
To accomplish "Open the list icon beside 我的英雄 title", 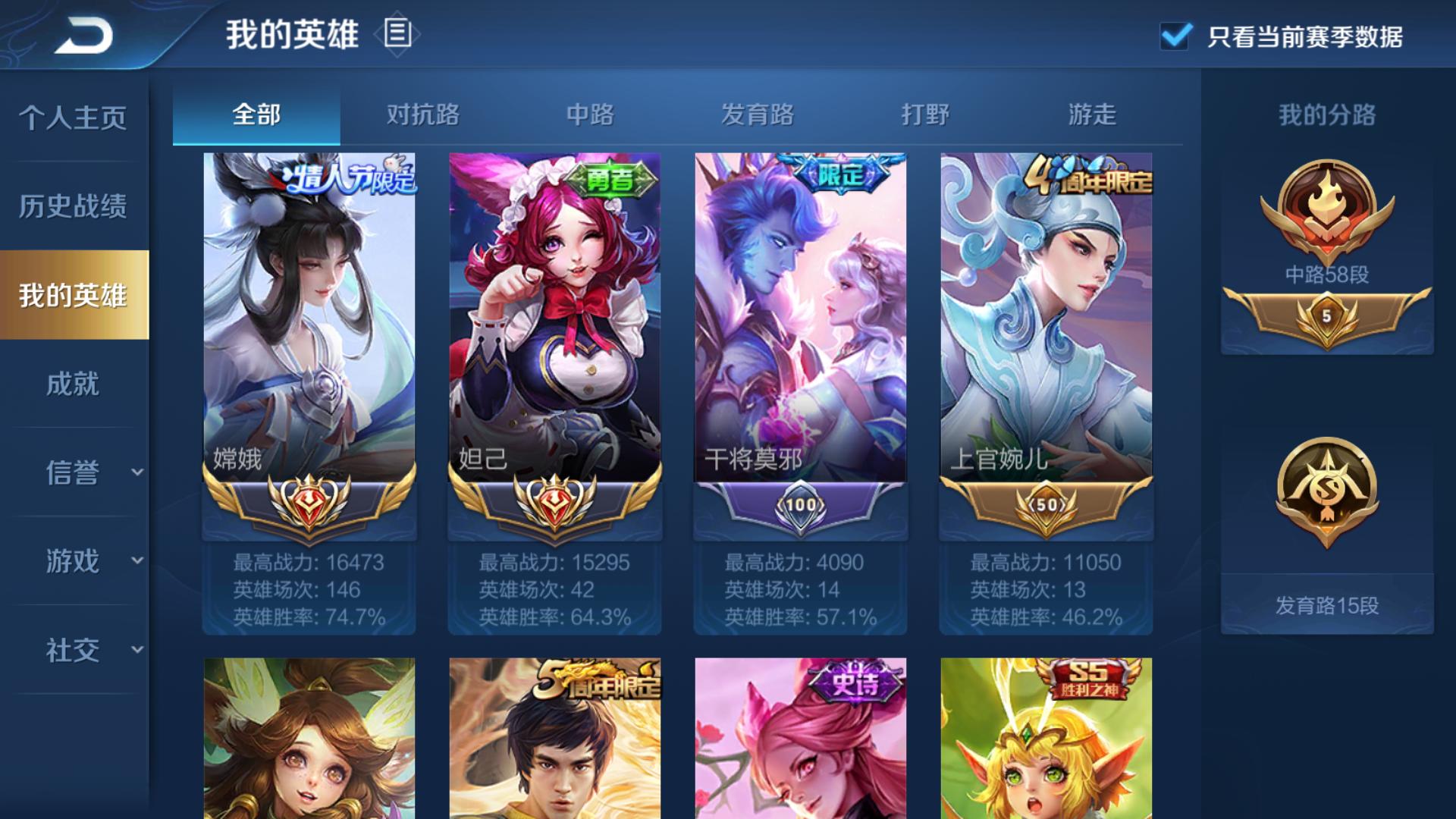I will point(397,35).
